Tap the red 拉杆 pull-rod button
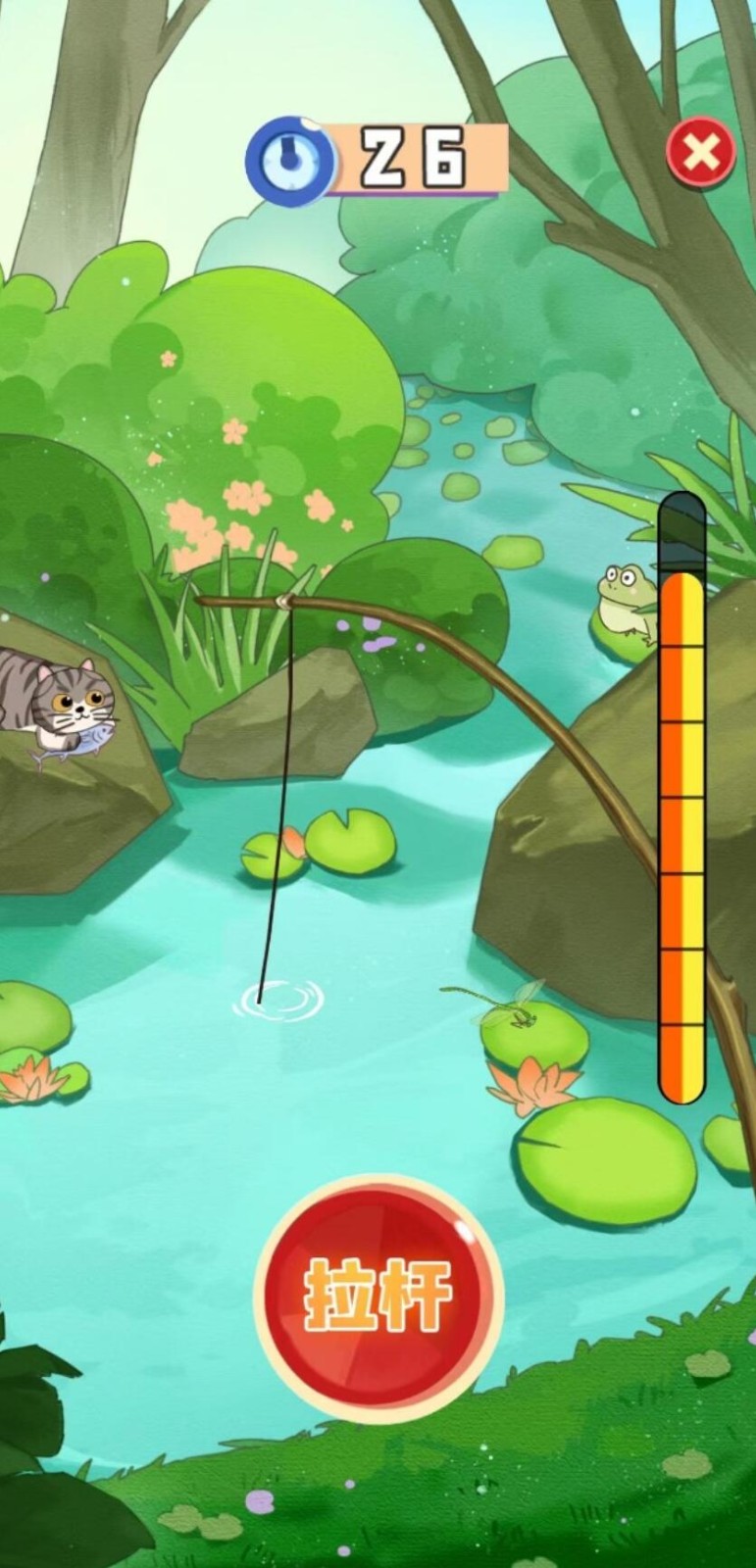Image resolution: width=756 pixels, height=1568 pixels. (x=378, y=1297)
